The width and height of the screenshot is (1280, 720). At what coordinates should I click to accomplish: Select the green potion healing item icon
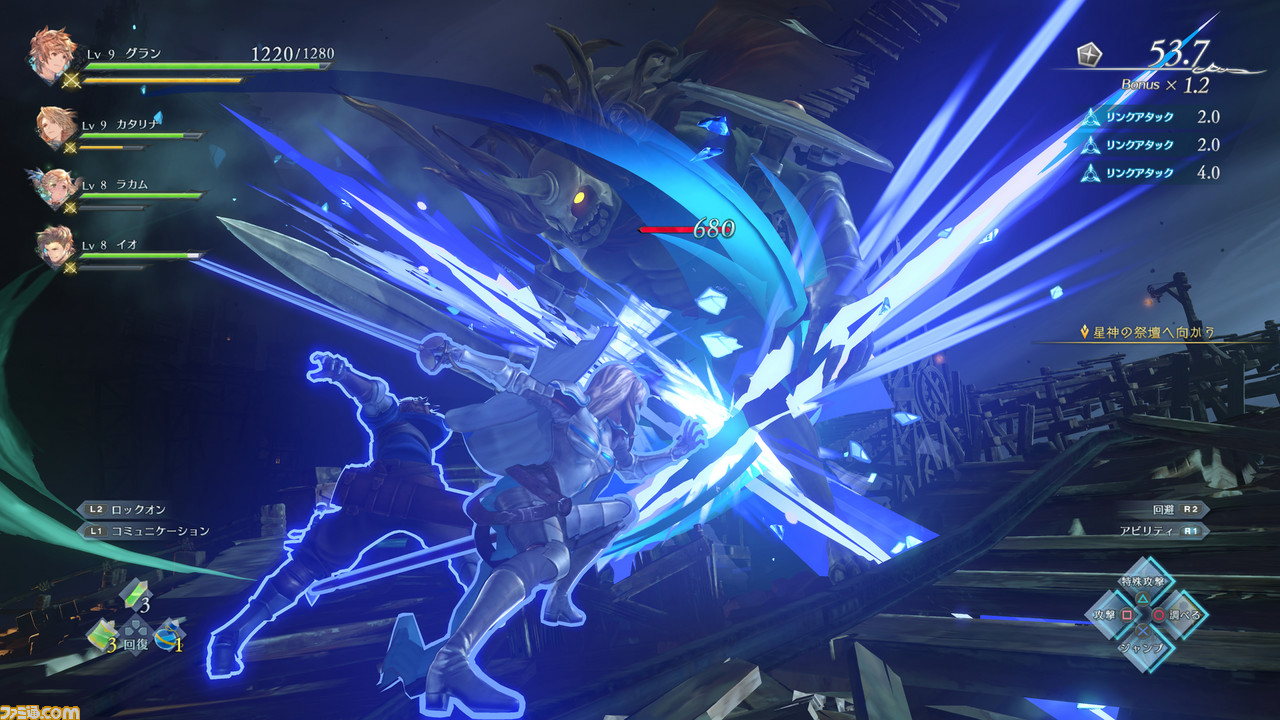point(135,593)
